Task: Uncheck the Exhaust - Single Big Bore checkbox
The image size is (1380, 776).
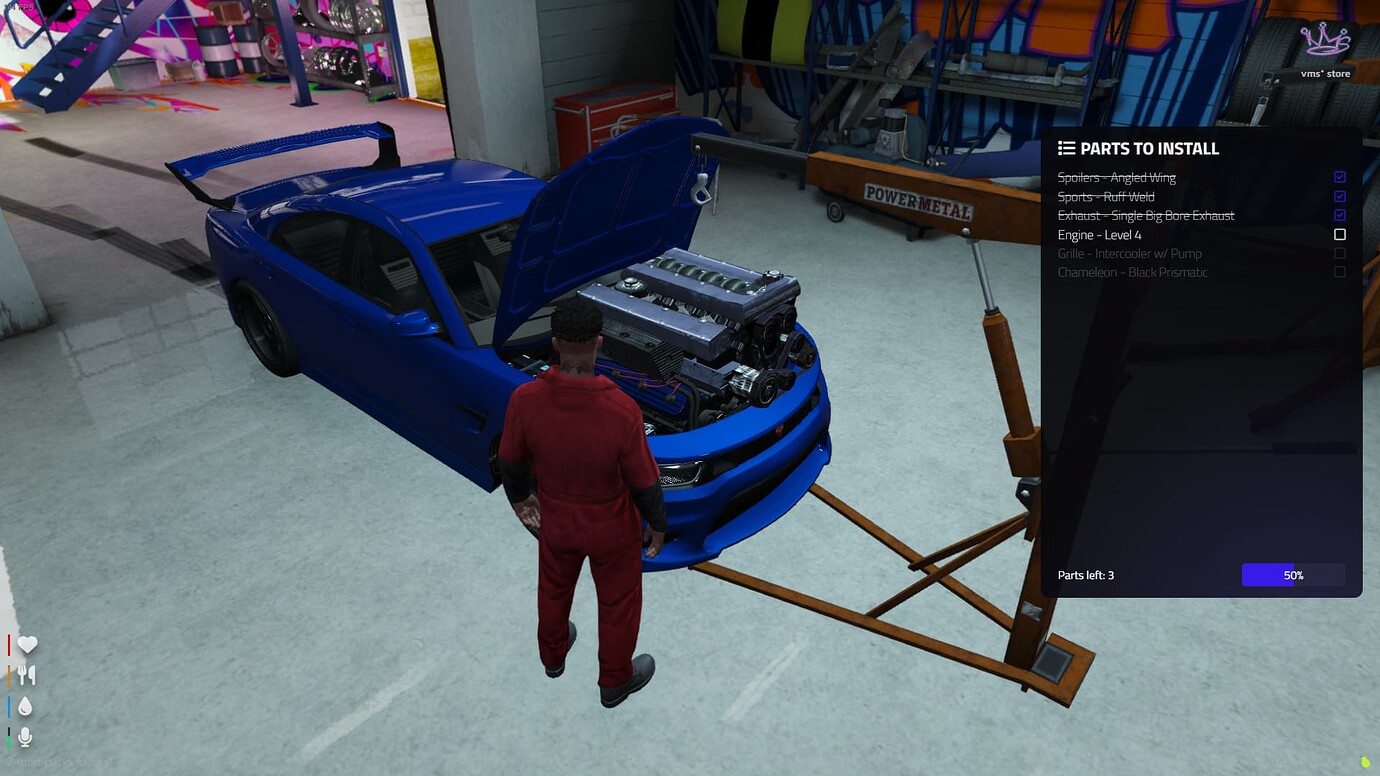Action: [1340, 215]
